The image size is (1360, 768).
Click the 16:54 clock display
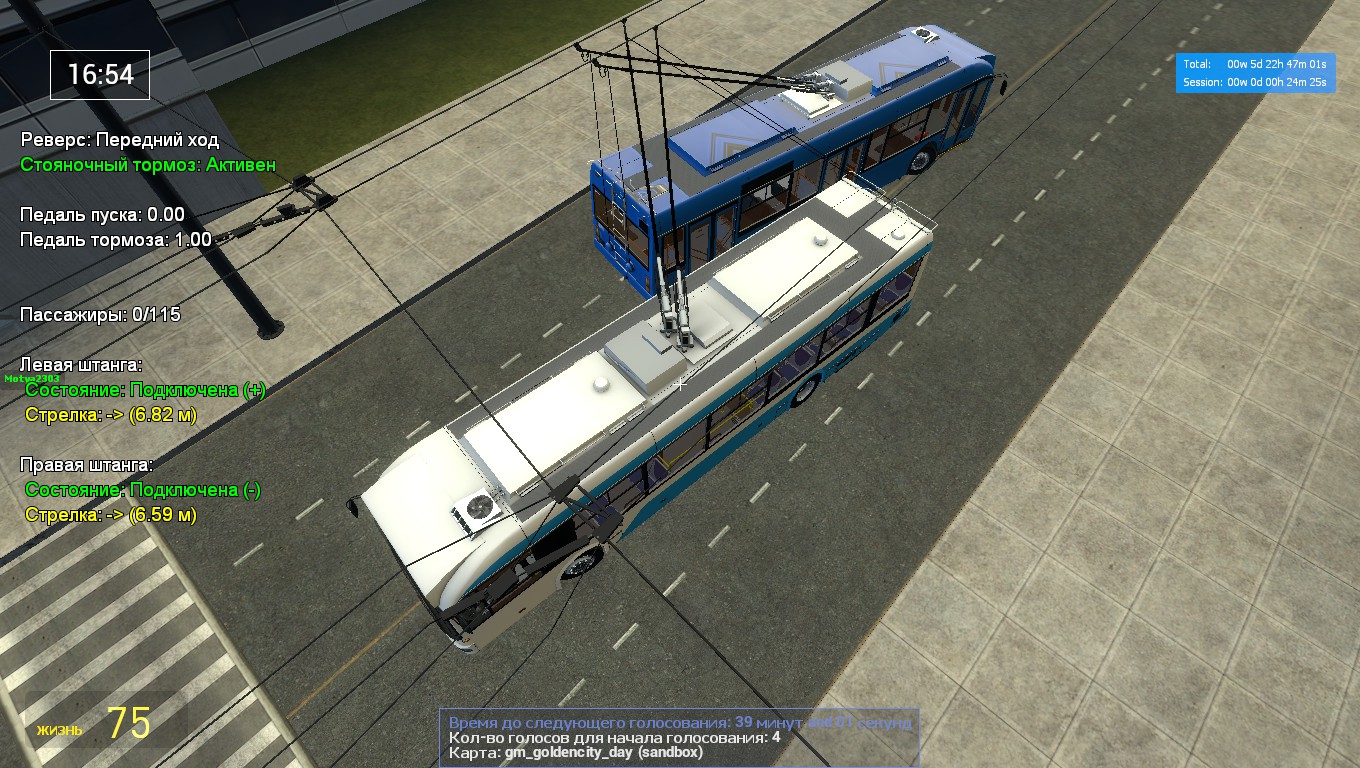99,74
